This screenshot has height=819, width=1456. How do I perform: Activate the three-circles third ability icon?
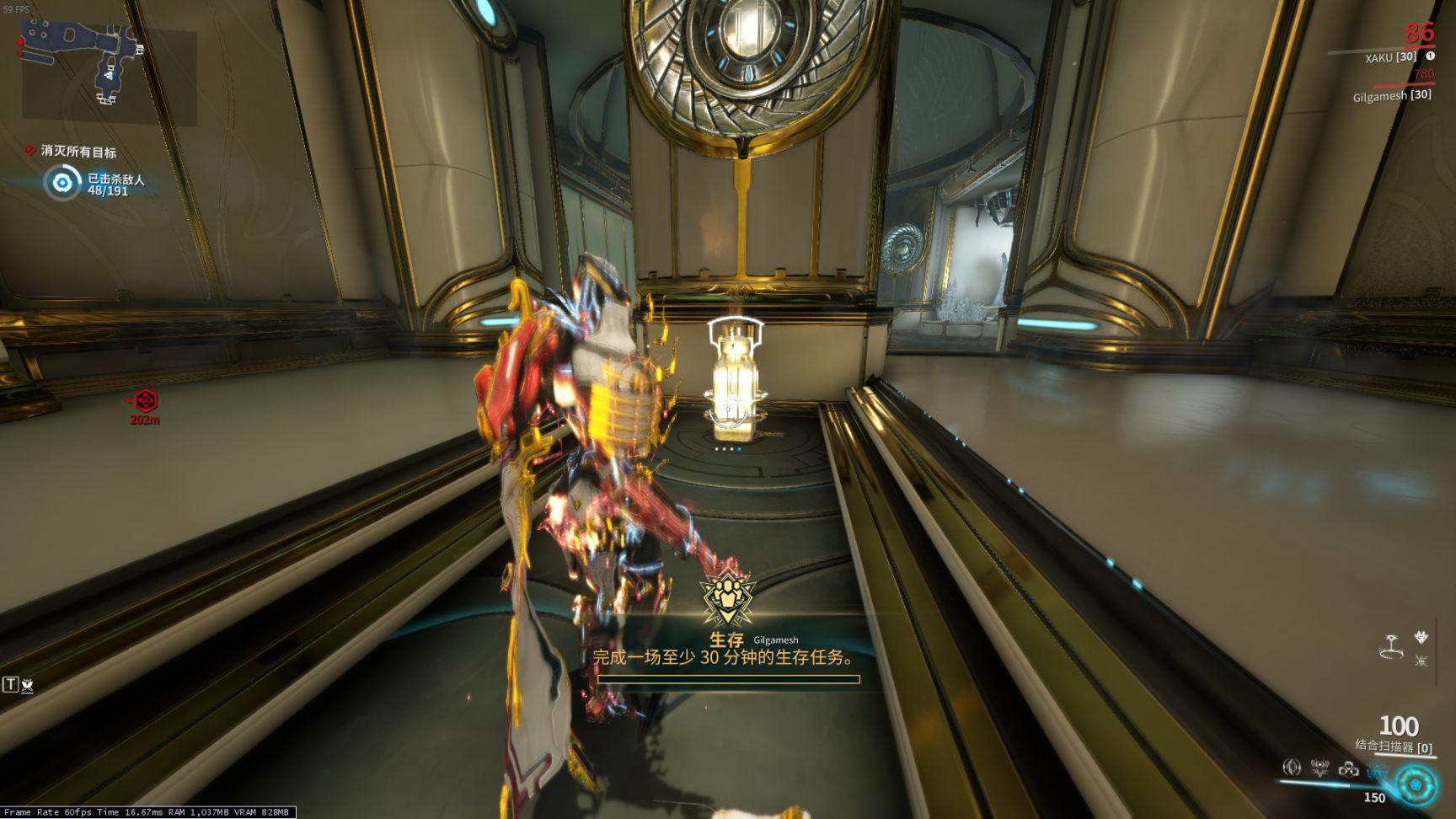[1348, 768]
